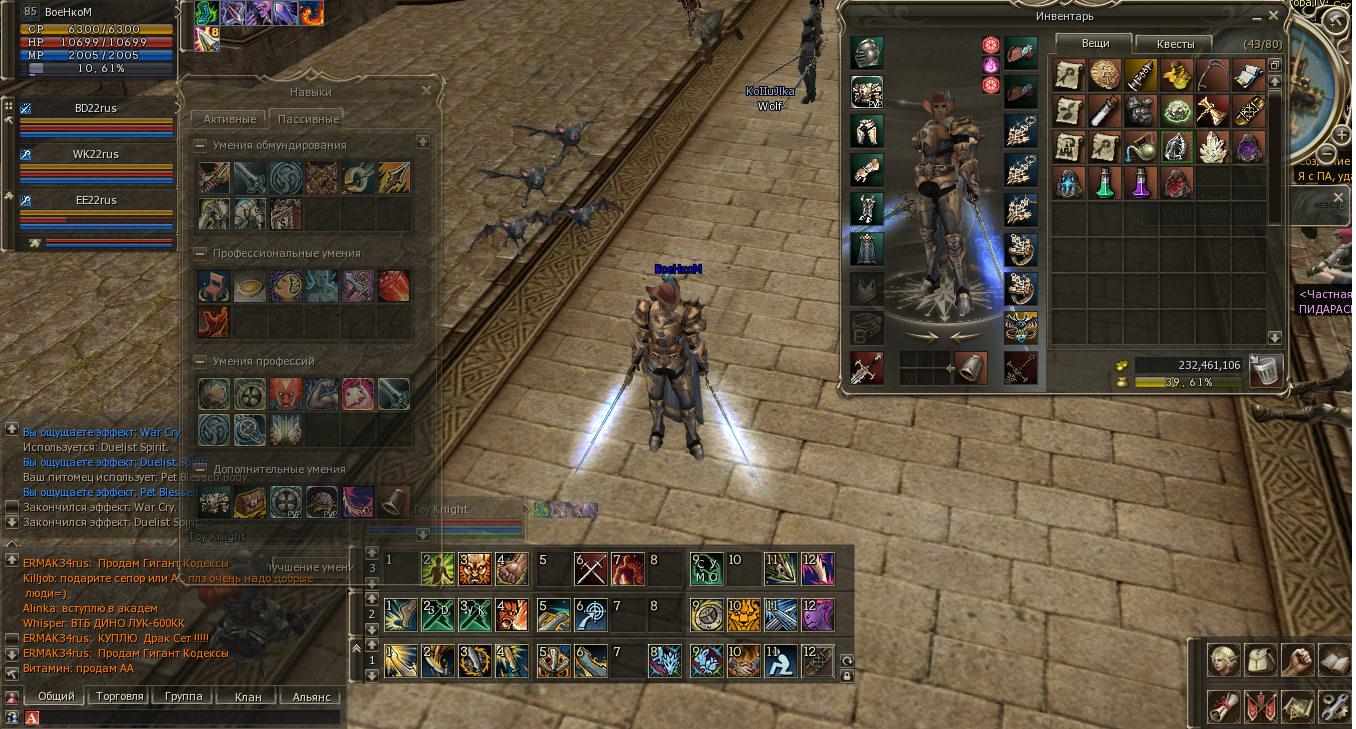Image resolution: width=1356 pixels, height=729 pixels.
Task: Switch chat to the Торговля tab
Action: pos(120,696)
